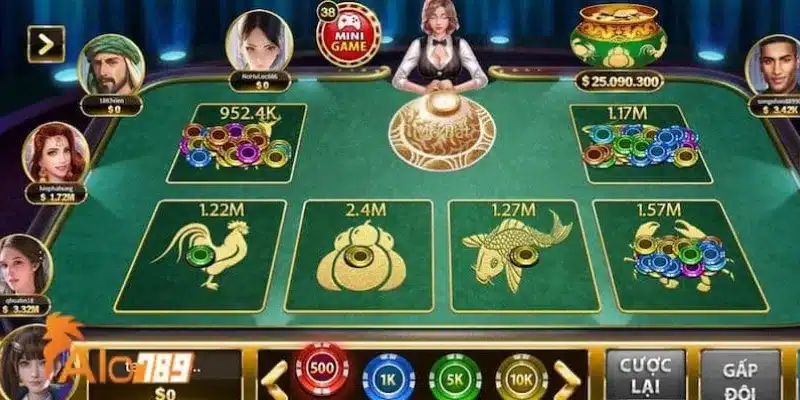Place a bet on the gourd tile
Screen dimensions: 800x400
tap(359, 255)
